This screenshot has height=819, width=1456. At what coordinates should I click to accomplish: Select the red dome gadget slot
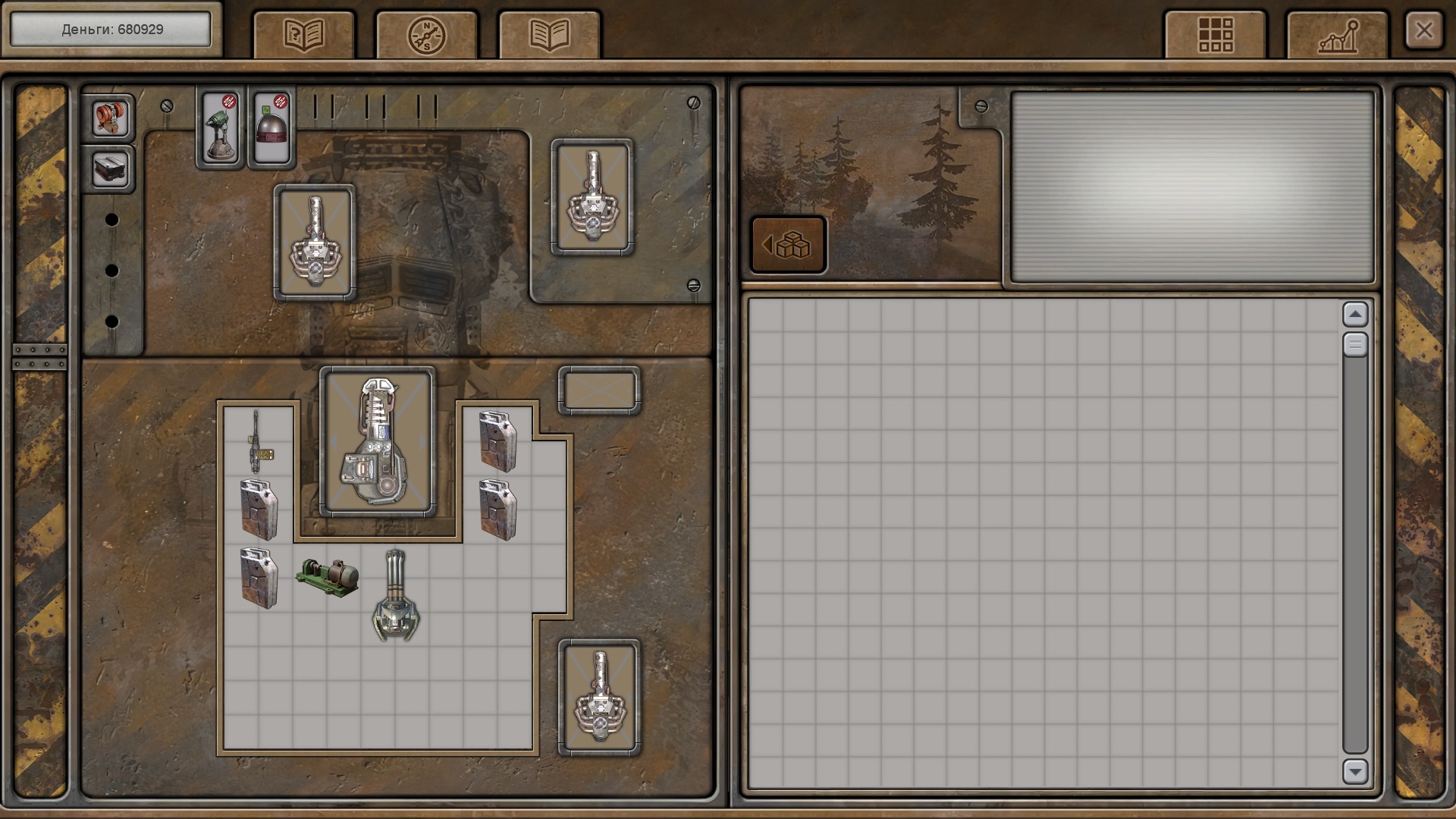(272, 127)
